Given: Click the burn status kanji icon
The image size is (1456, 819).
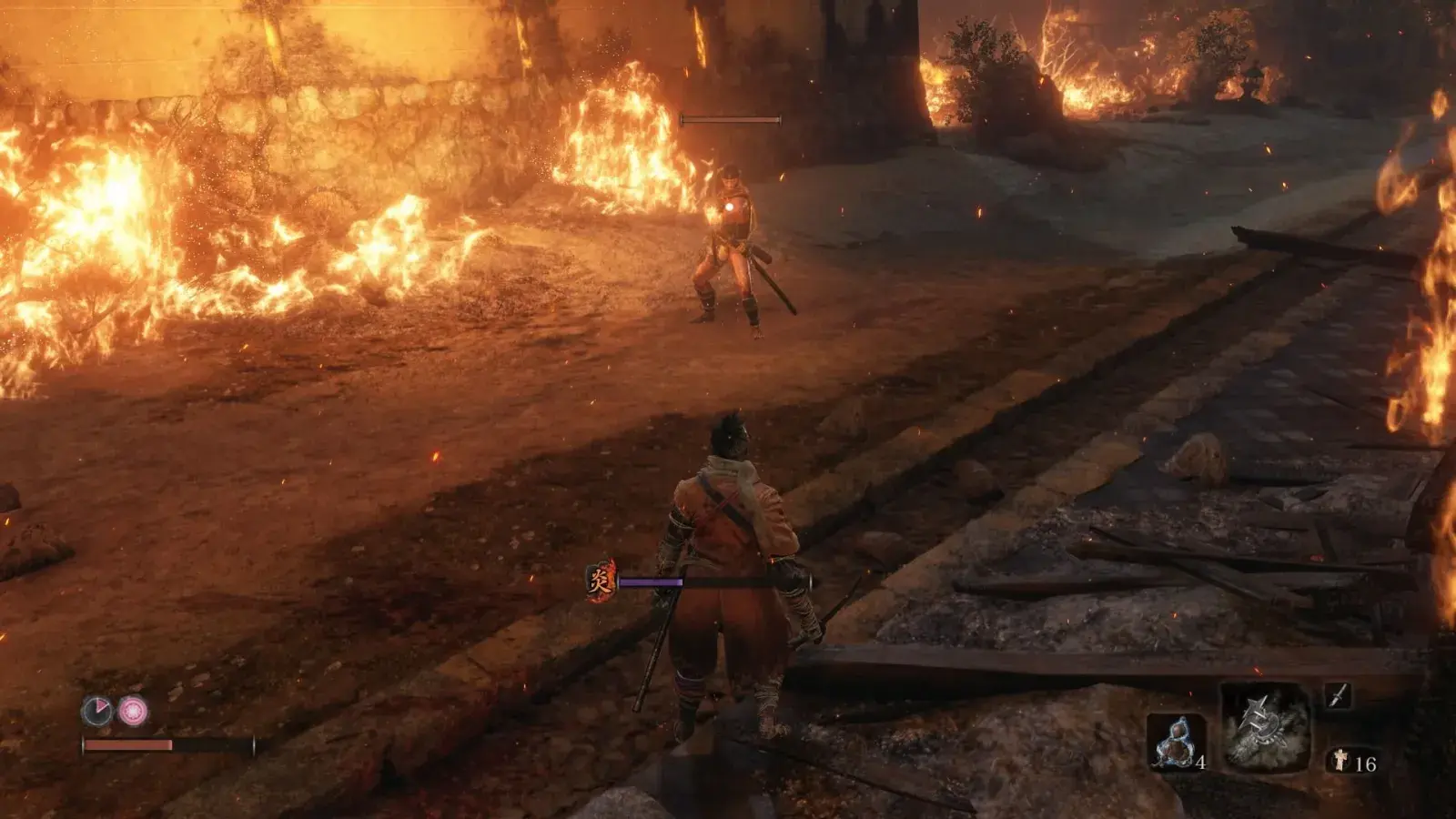Looking at the screenshot, I should coord(601,581).
